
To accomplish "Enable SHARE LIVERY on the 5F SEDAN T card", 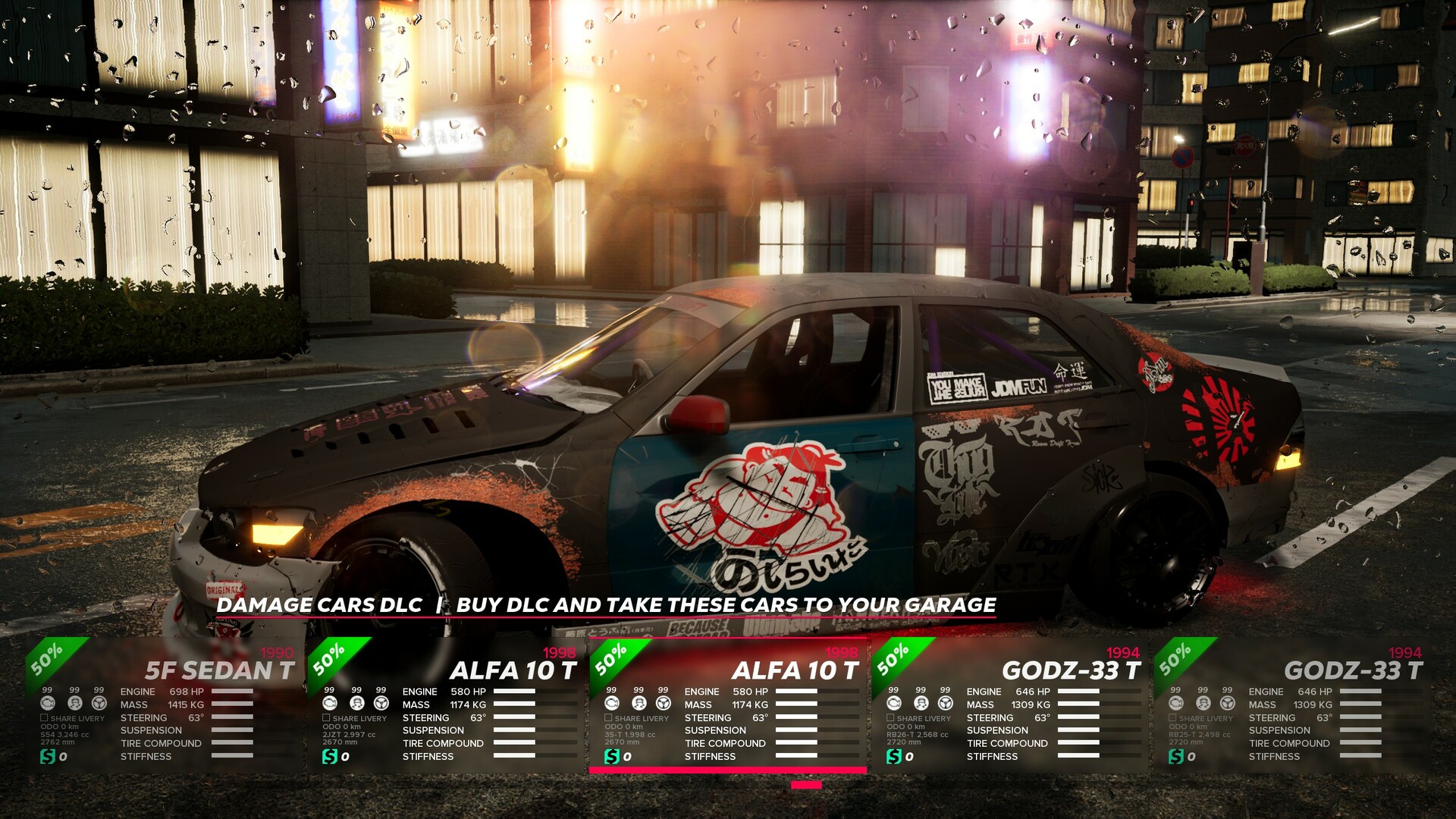I will (45, 718).
